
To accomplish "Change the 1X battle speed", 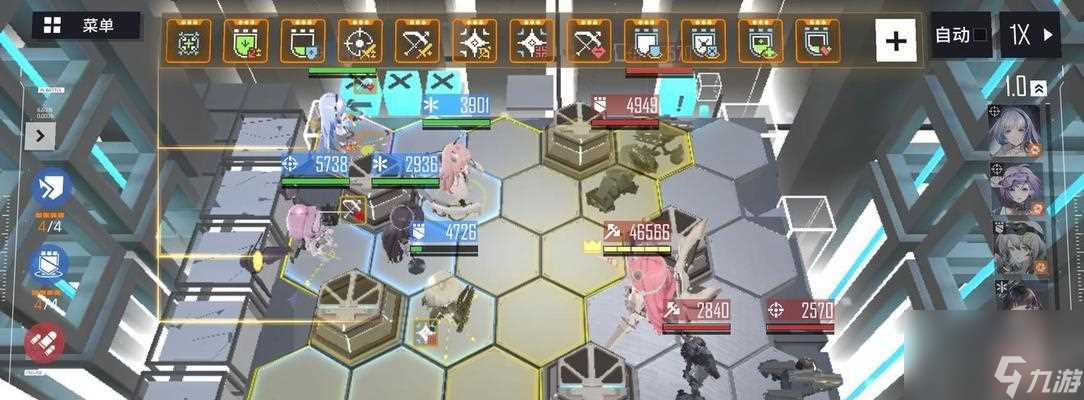I will click(1032, 37).
